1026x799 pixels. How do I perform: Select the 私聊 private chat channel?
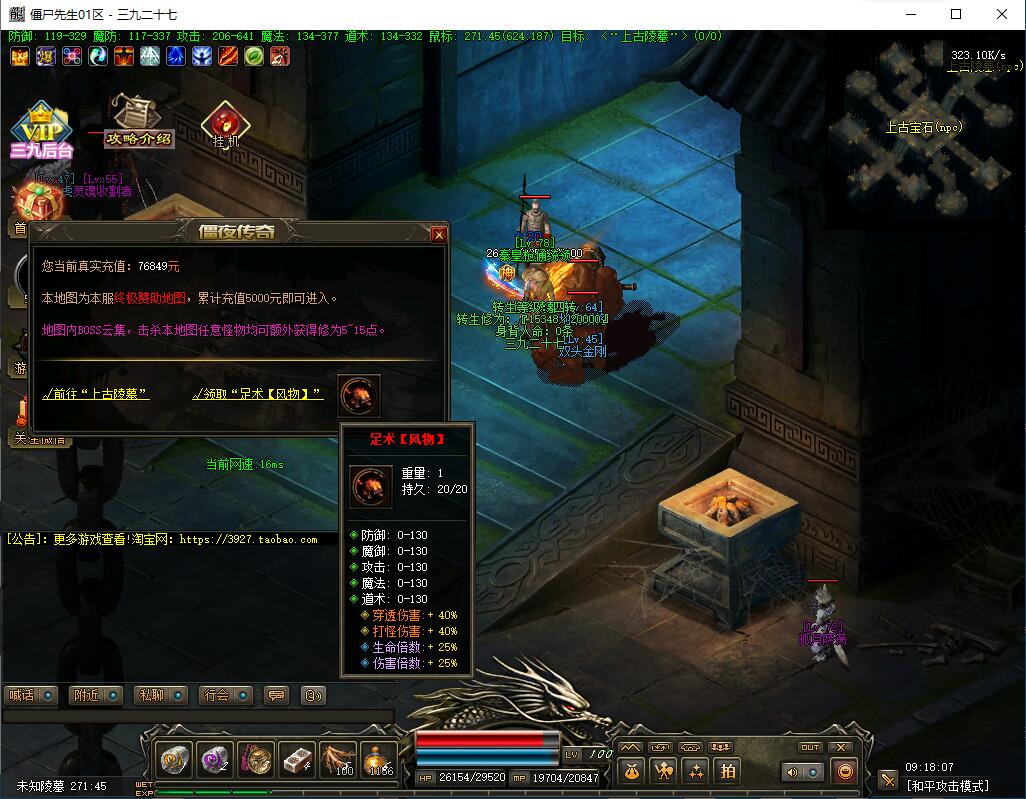coord(161,695)
